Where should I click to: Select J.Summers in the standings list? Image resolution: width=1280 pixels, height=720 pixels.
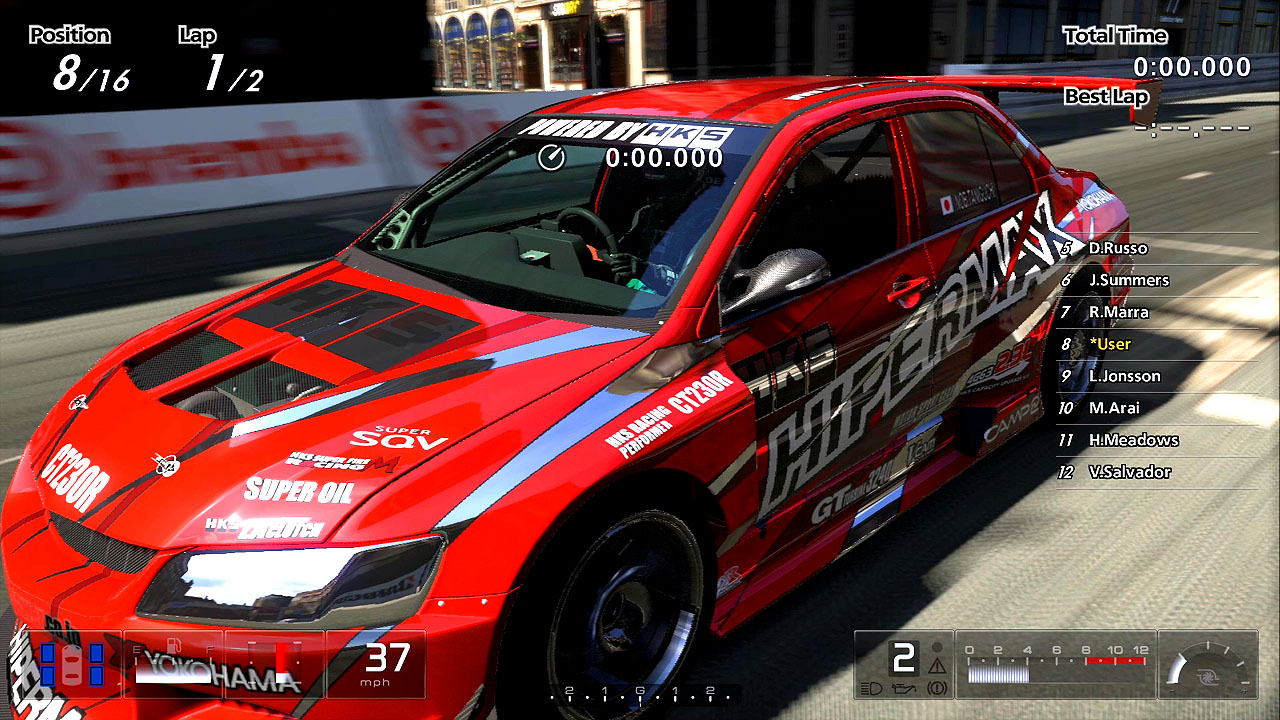click(1128, 280)
